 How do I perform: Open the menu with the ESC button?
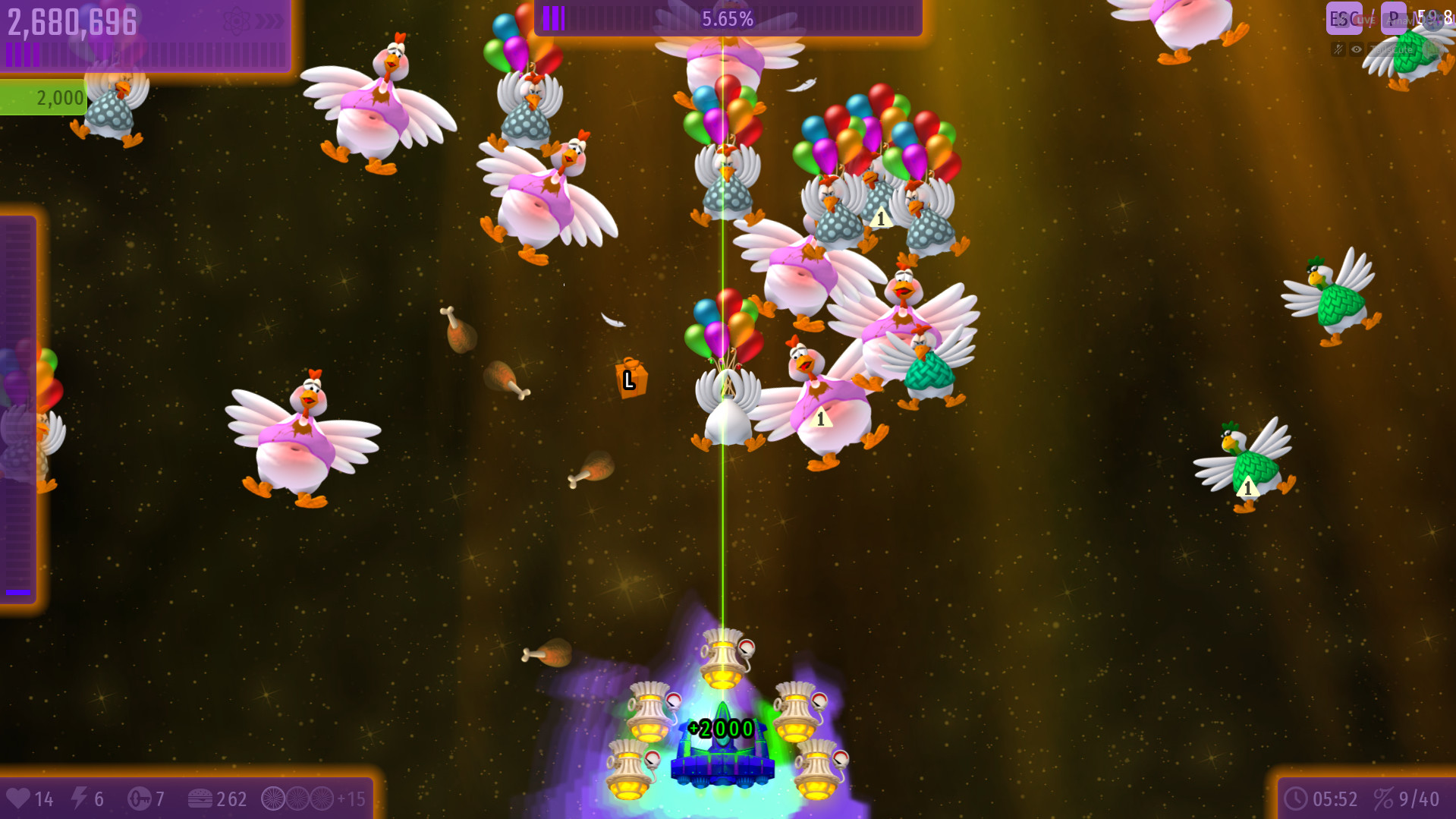[1343, 18]
